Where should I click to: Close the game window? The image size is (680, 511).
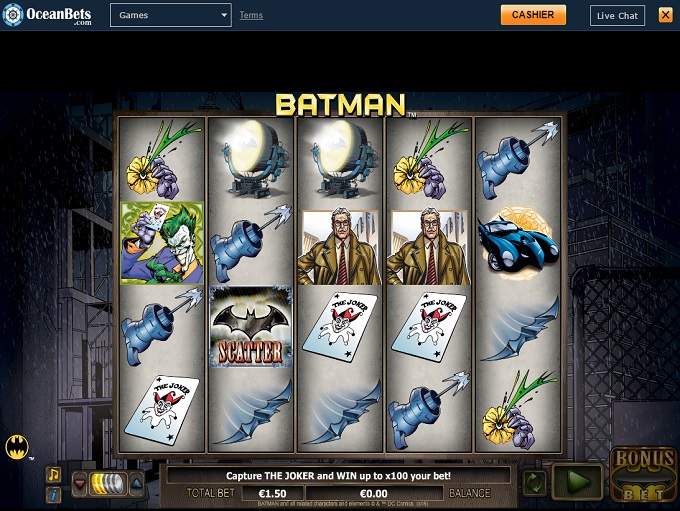tap(665, 15)
